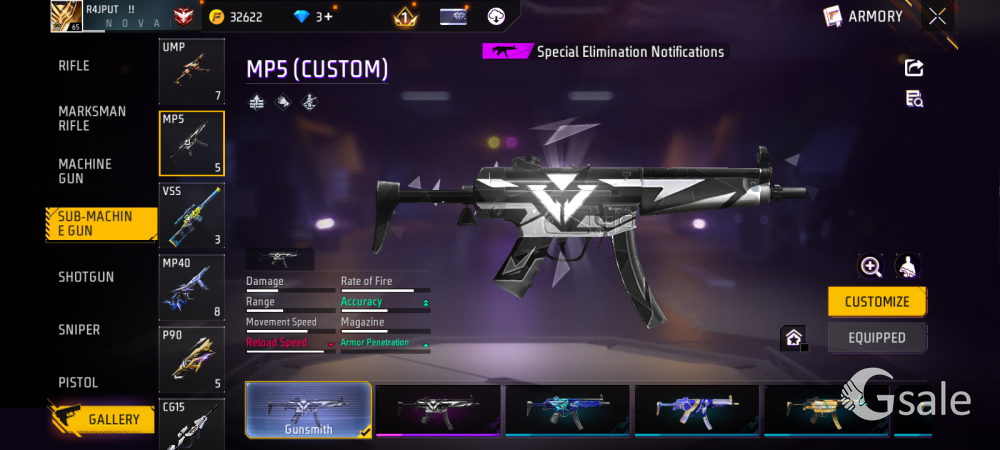Open the R4JPUT player profile avatar

66,16
